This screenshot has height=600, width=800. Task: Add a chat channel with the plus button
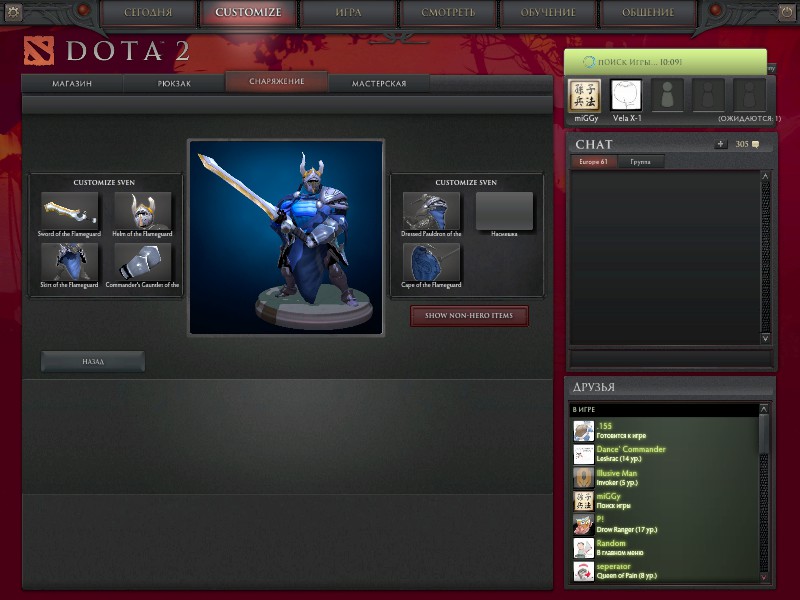coord(720,144)
